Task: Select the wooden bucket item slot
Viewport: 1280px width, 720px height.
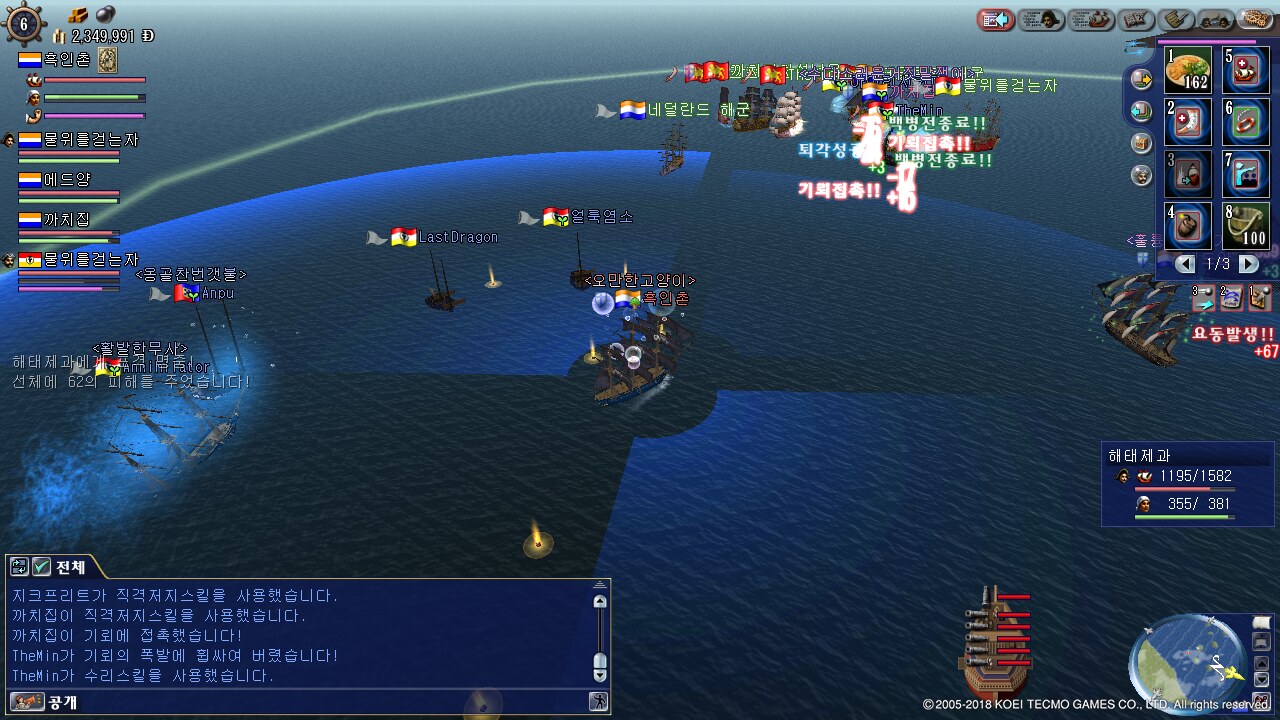Action: (x=1245, y=226)
